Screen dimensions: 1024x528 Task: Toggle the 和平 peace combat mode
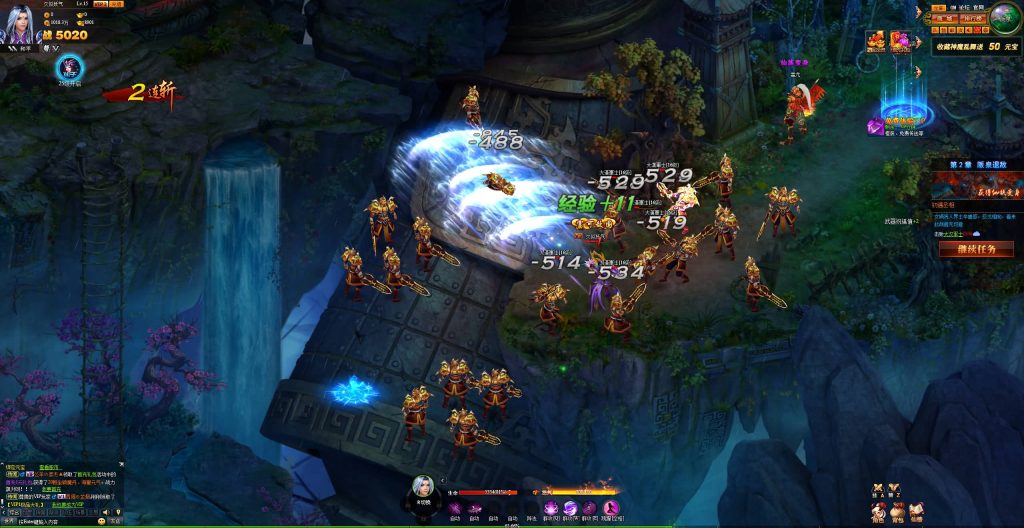coord(20,48)
